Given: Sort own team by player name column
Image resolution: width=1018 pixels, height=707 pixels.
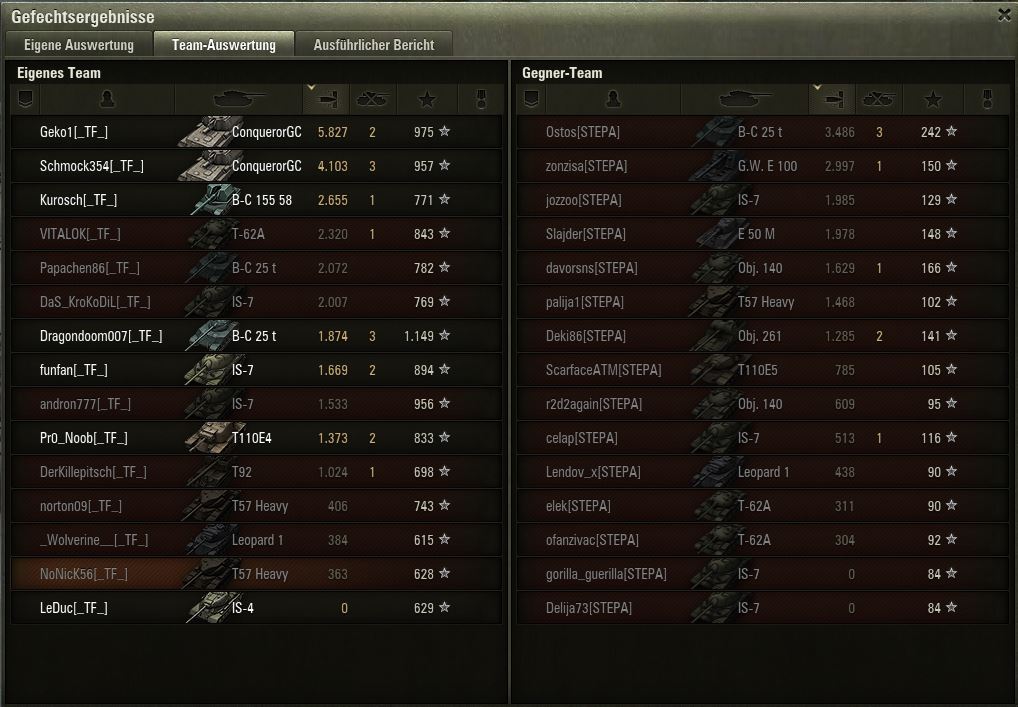Looking at the screenshot, I should 108,99.
